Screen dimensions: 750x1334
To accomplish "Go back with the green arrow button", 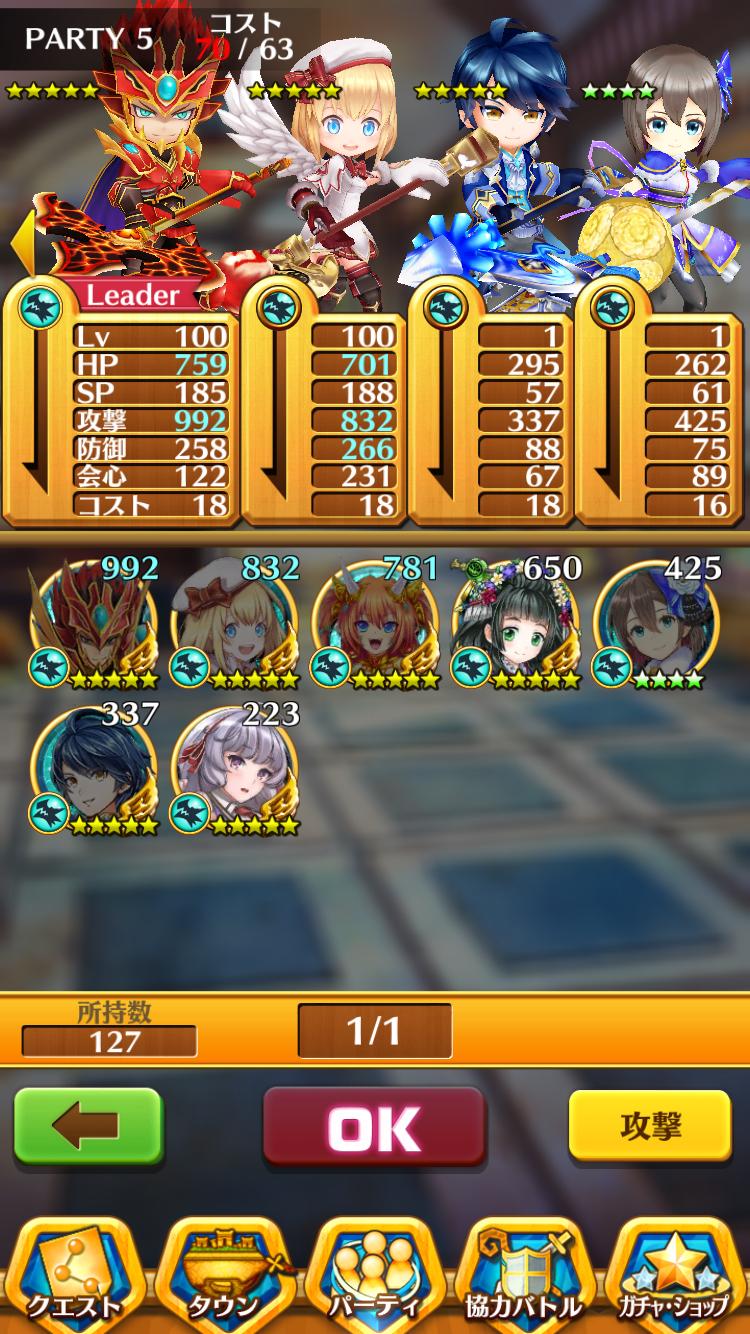I will click(x=88, y=1126).
